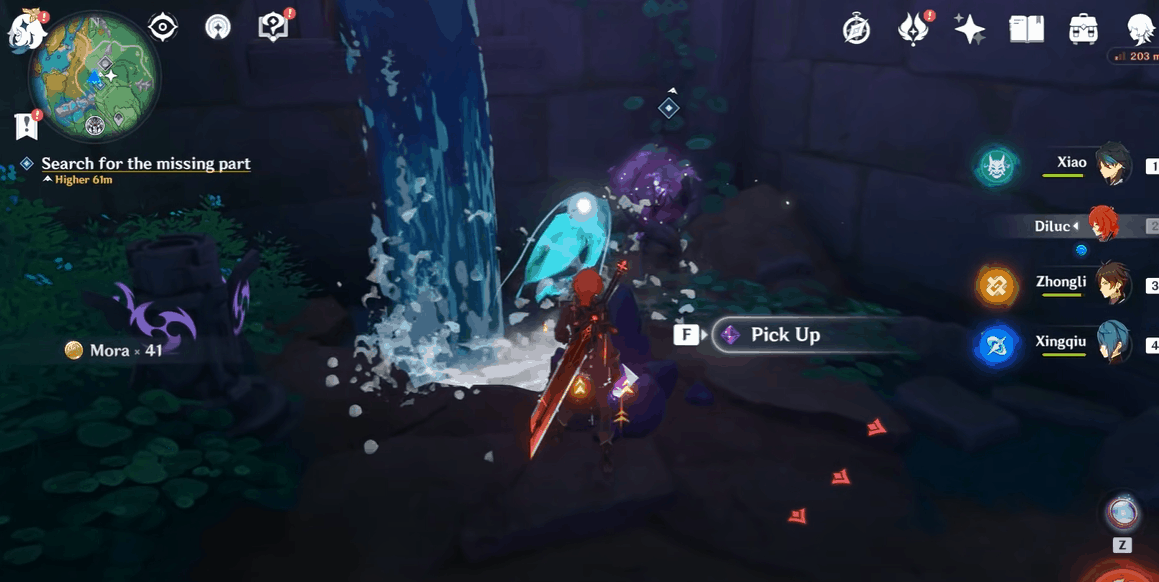Trigger Xiao's mask elemental burst icon
This screenshot has height=582, width=1159.
pyautogui.click(x=997, y=166)
